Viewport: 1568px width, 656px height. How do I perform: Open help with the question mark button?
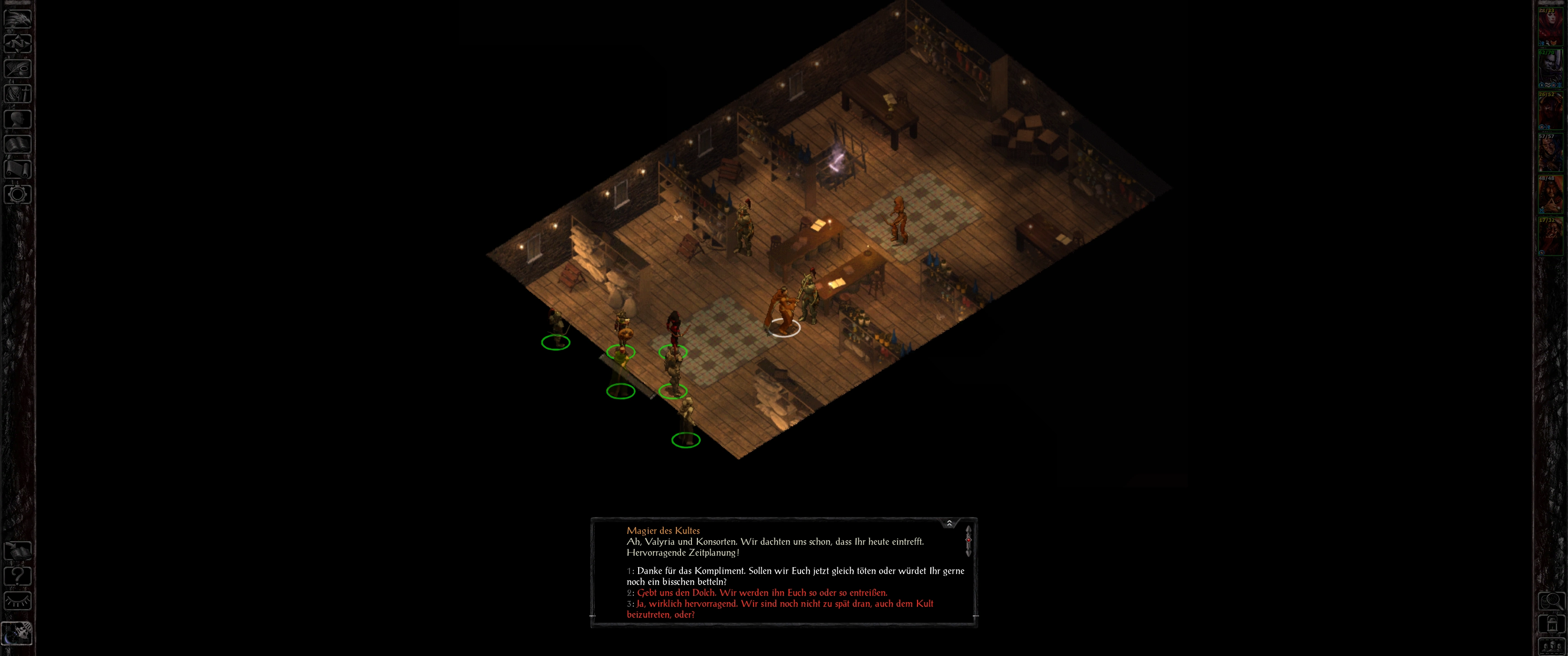pyautogui.click(x=18, y=576)
